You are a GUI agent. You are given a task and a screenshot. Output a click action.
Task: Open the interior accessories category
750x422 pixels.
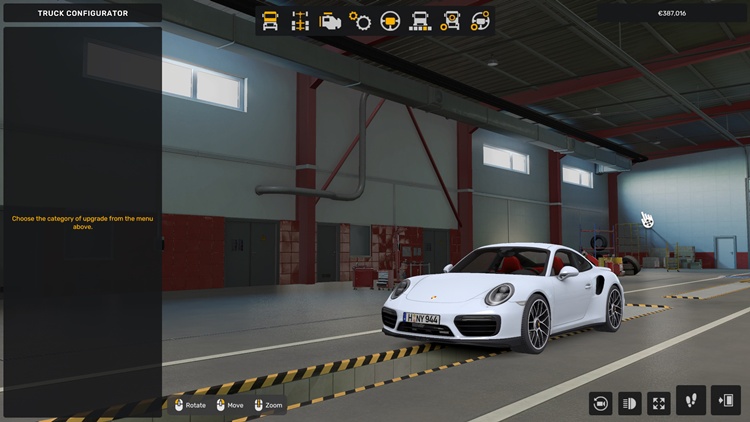click(481, 21)
